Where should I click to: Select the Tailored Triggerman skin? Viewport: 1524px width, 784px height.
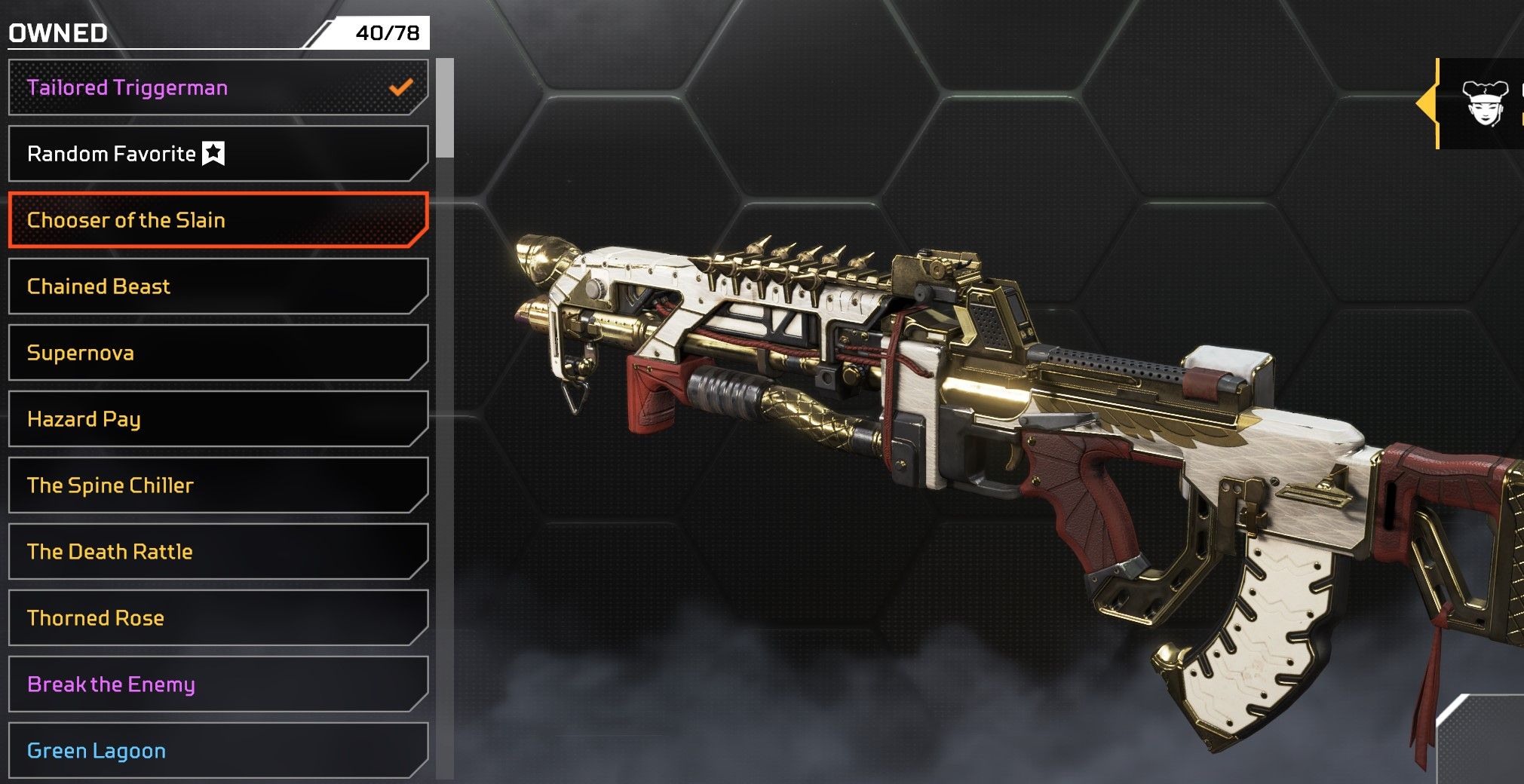(217, 87)
